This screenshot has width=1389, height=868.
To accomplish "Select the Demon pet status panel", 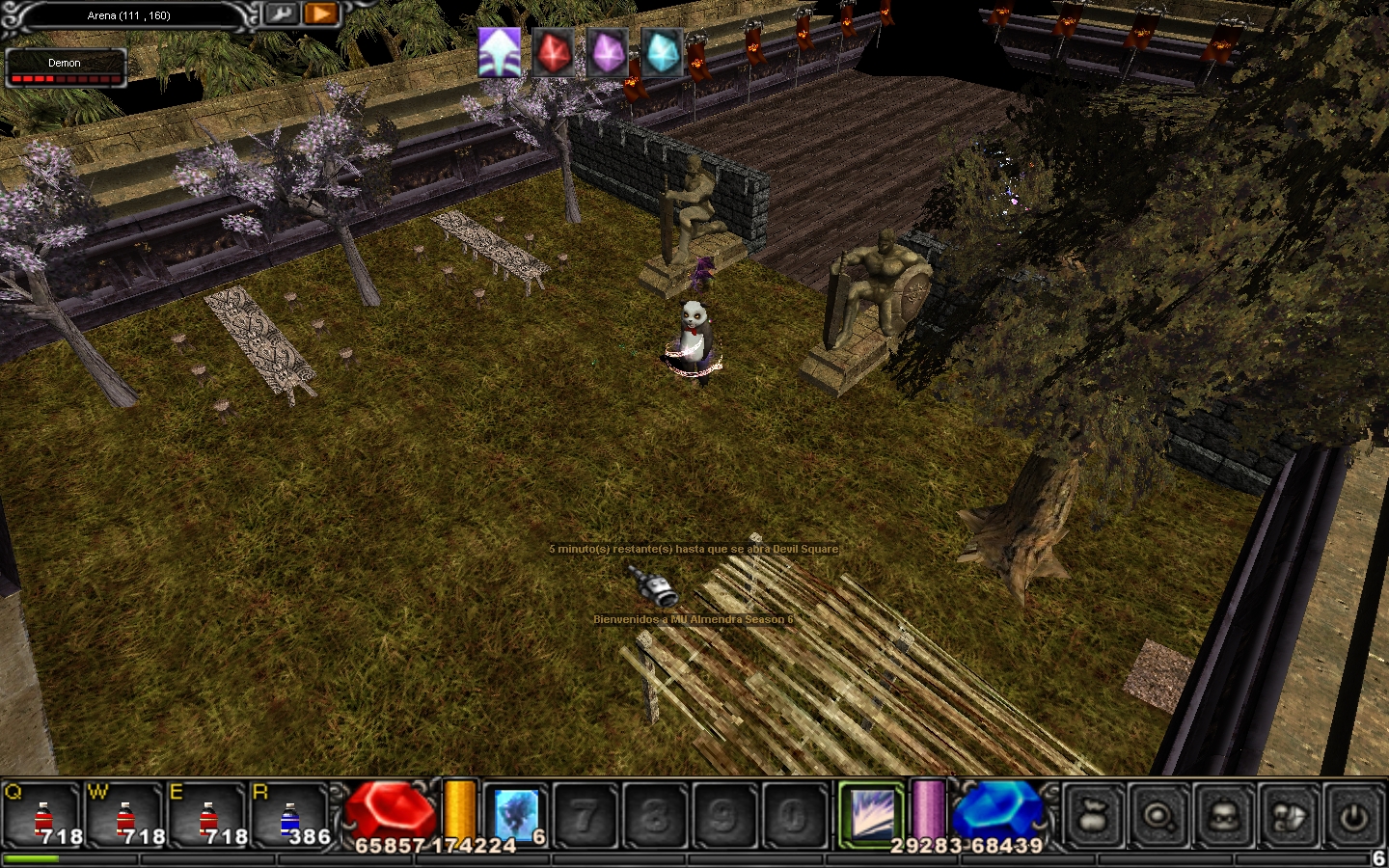I will click(x=66, y=68).
